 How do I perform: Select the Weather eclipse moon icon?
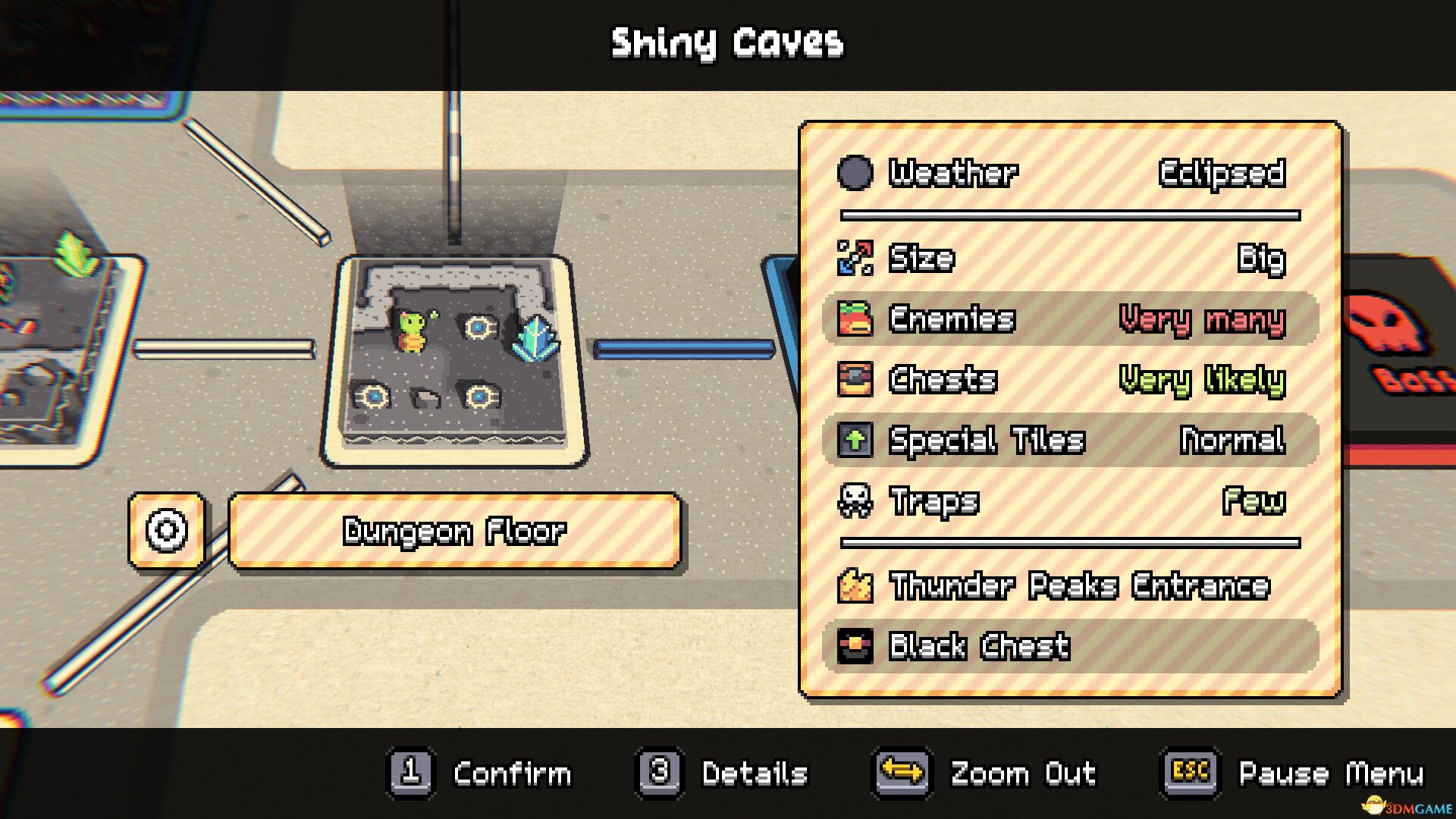855,173
